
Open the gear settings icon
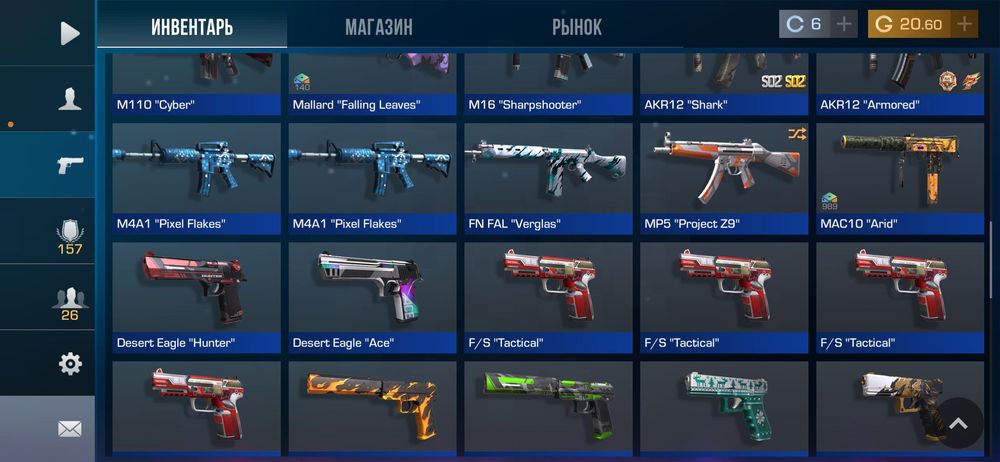pos(70,364)
